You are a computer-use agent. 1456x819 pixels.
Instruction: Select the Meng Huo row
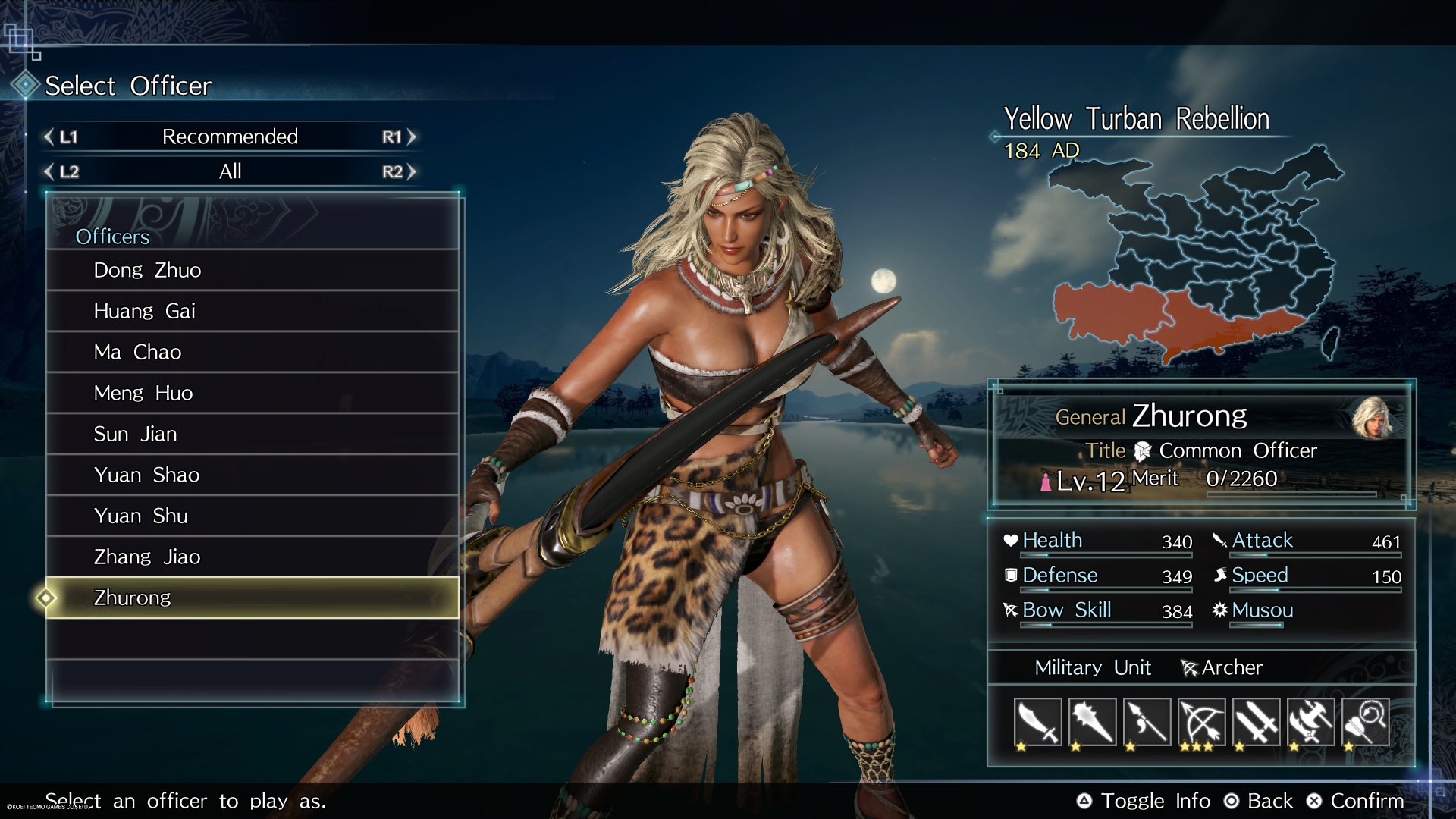252,394
